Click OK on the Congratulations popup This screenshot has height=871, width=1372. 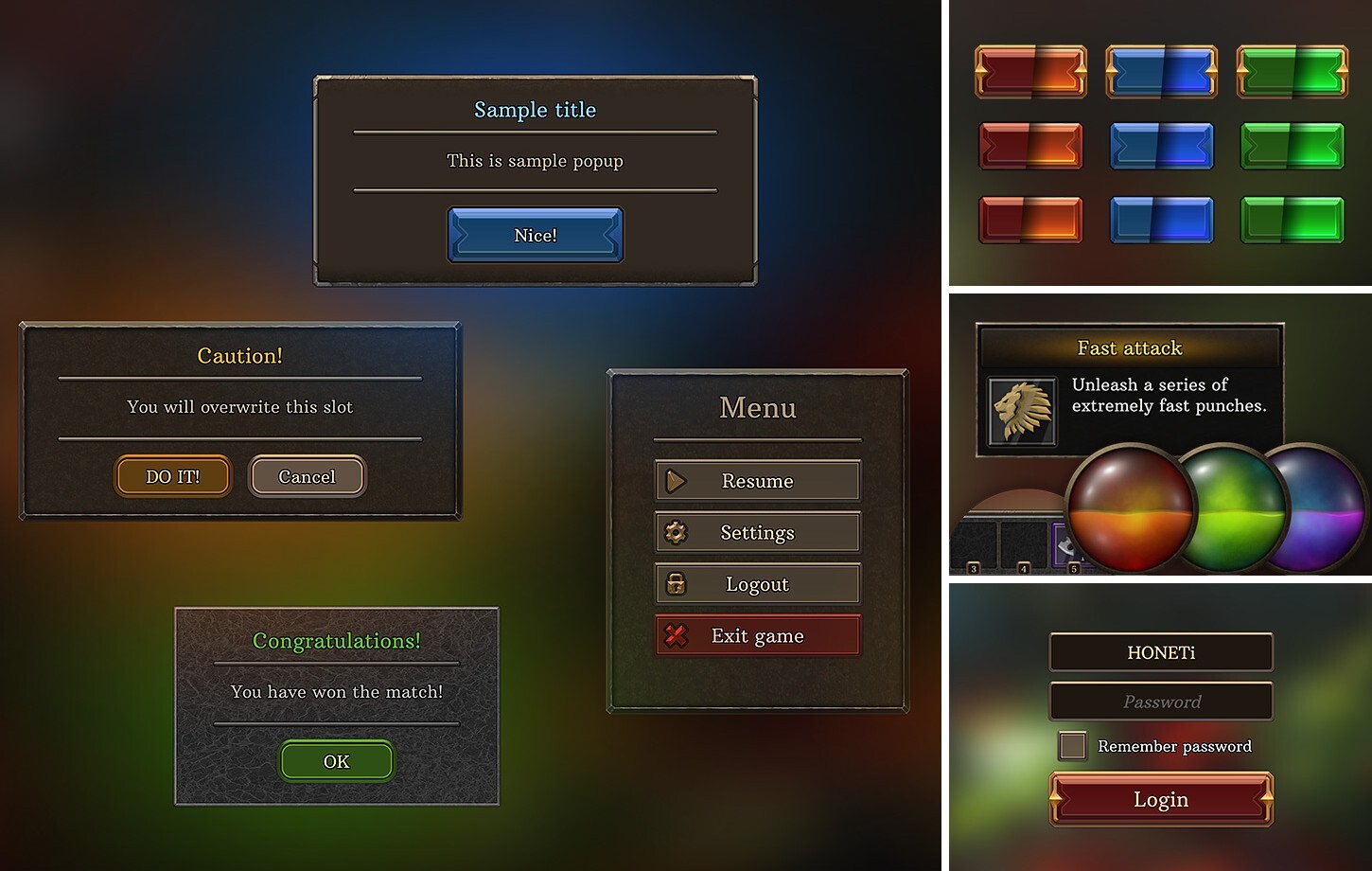[x=336, y=761]
